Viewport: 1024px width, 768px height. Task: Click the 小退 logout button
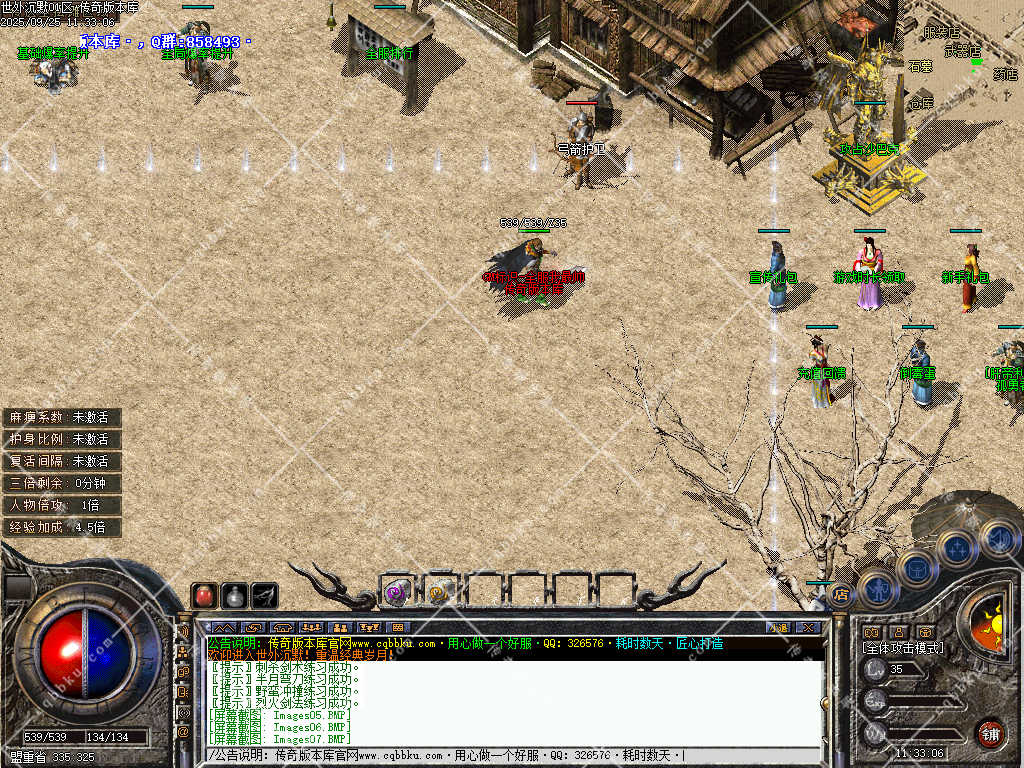click(778, 627)
